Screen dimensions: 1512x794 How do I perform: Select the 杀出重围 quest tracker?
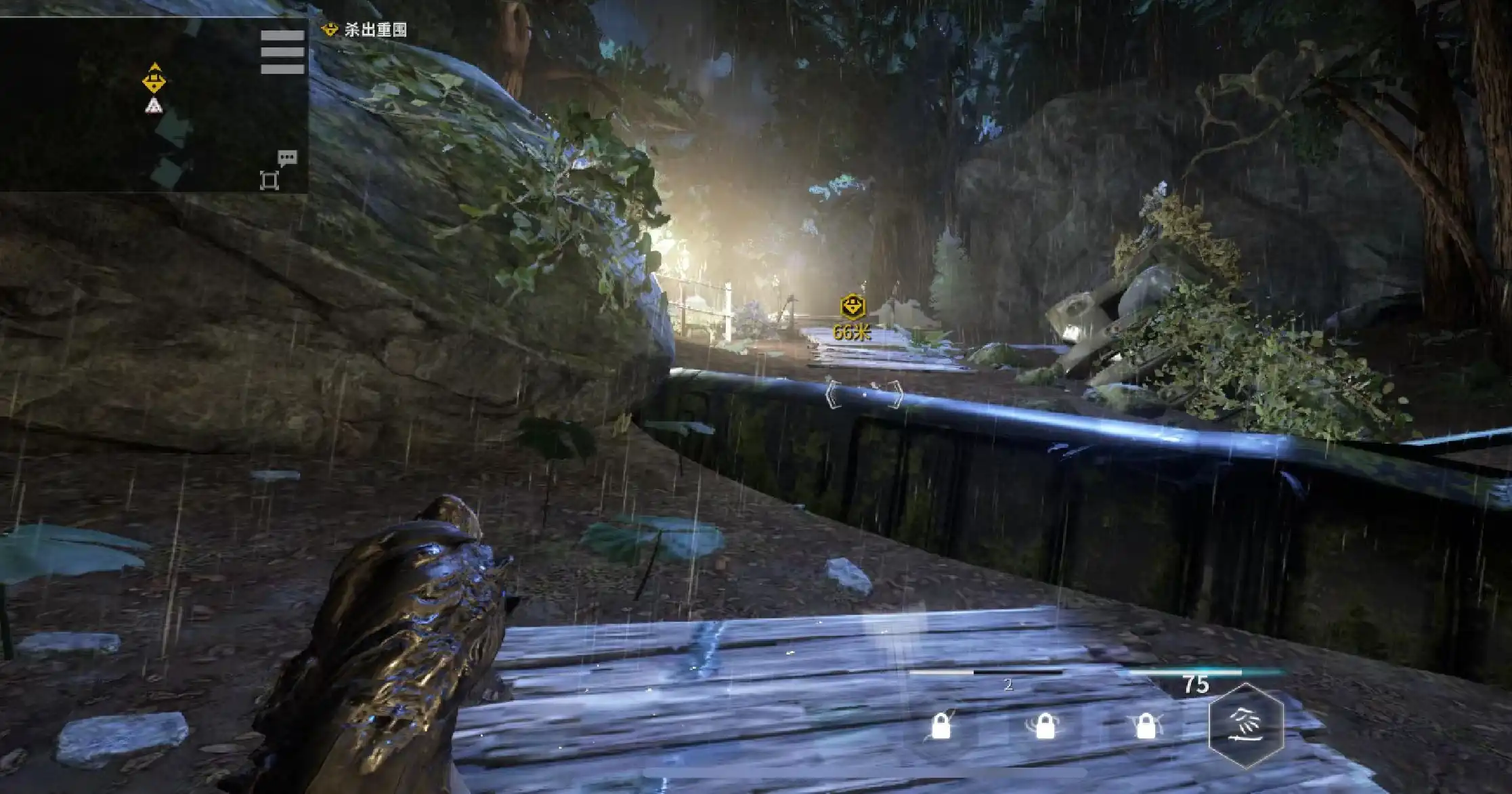366,30
